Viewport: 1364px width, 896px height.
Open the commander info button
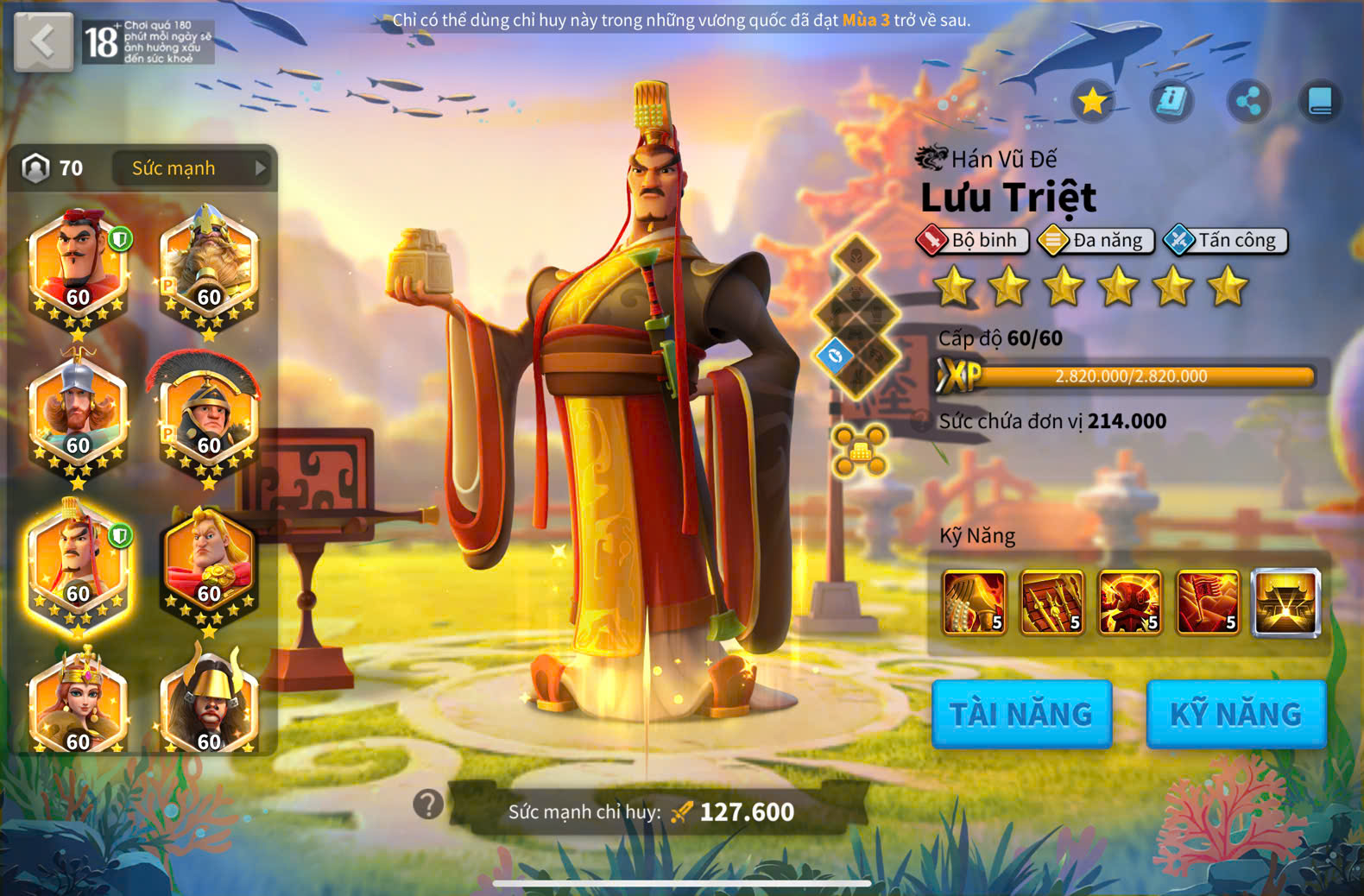pyautogui.click(x=1171, y=102)
